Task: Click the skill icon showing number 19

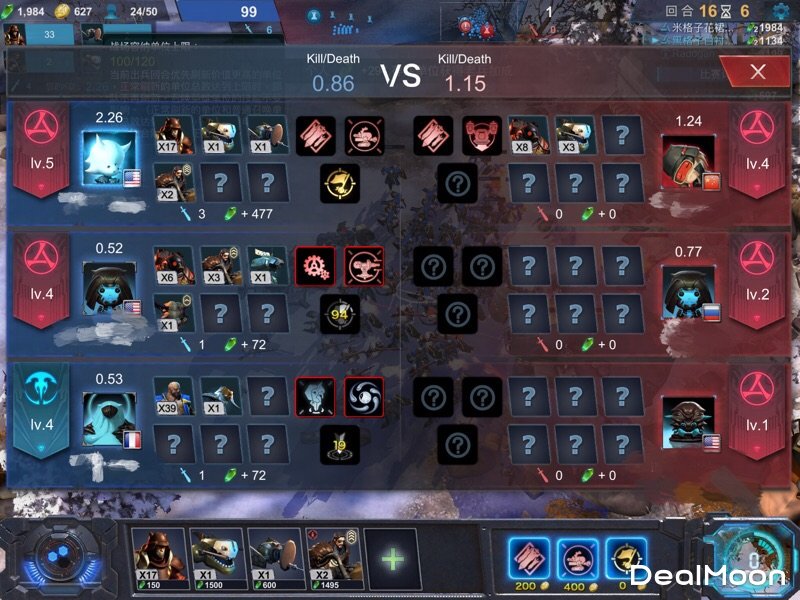Action: coord(340,444)
